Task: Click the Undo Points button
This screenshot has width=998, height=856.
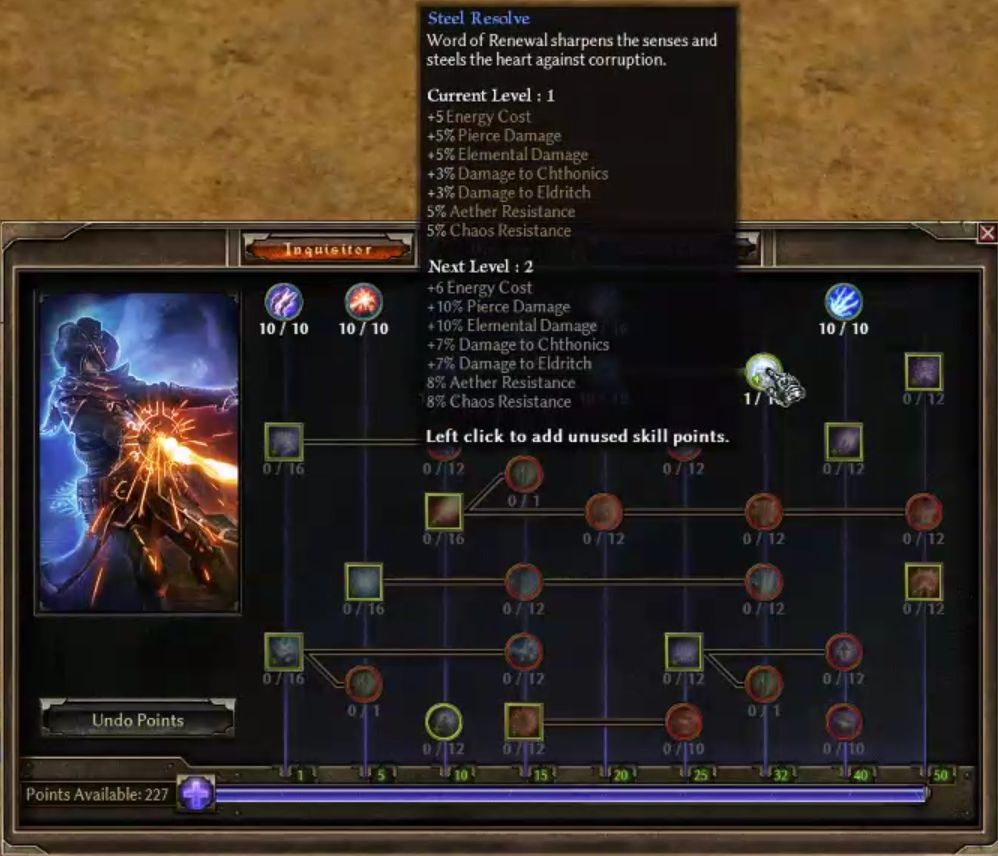Action: click(138, 720)
